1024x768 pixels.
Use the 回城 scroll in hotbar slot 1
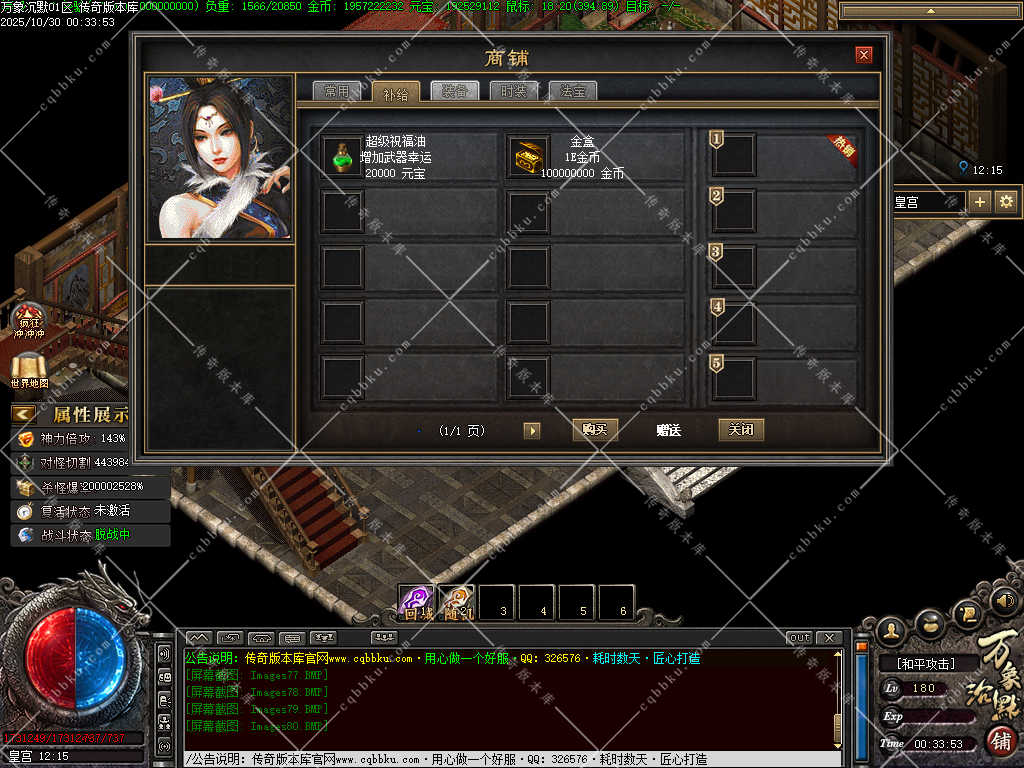[416, 602]
